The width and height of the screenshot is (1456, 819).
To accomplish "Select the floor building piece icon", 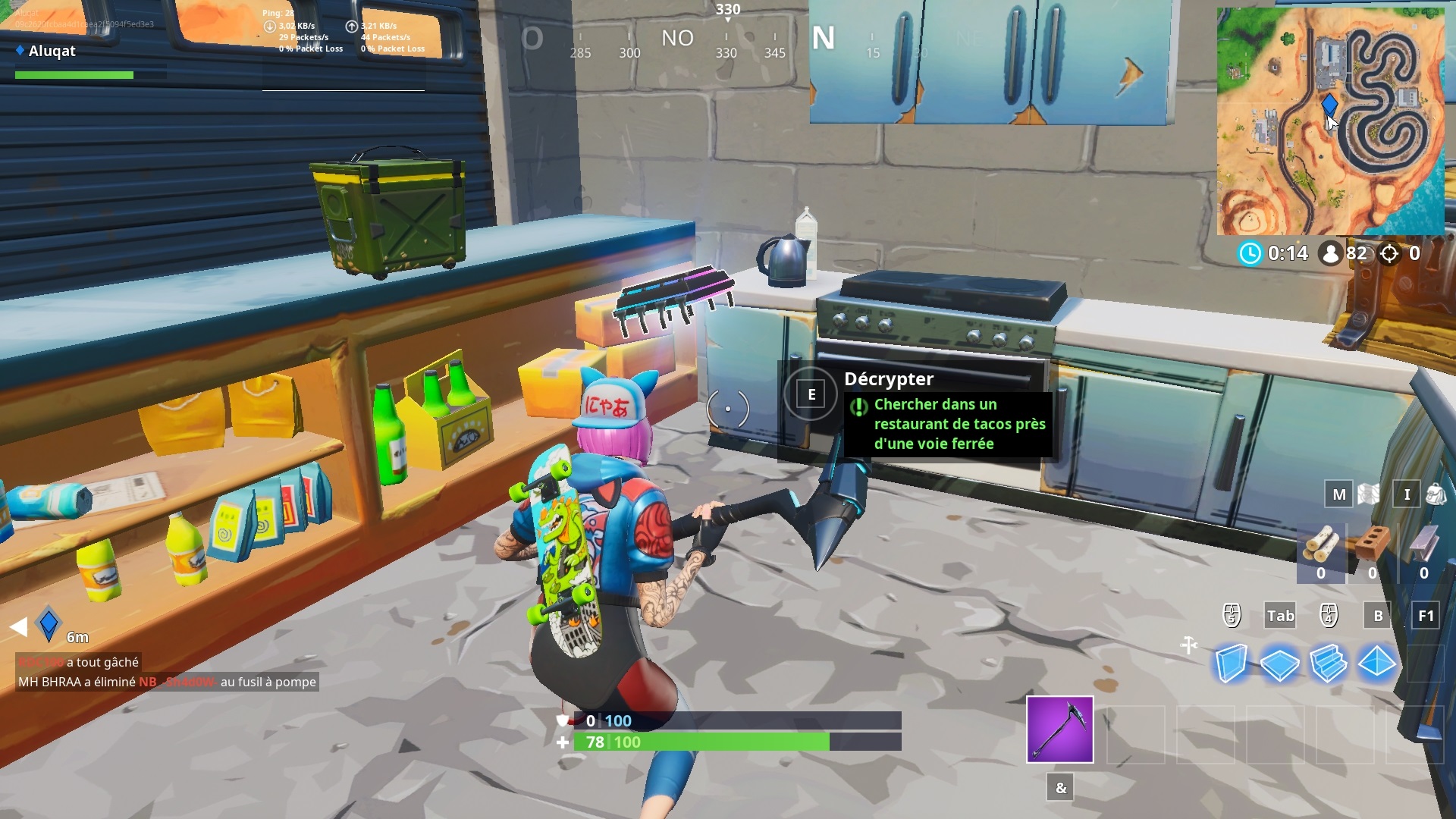I will 1280,661.
